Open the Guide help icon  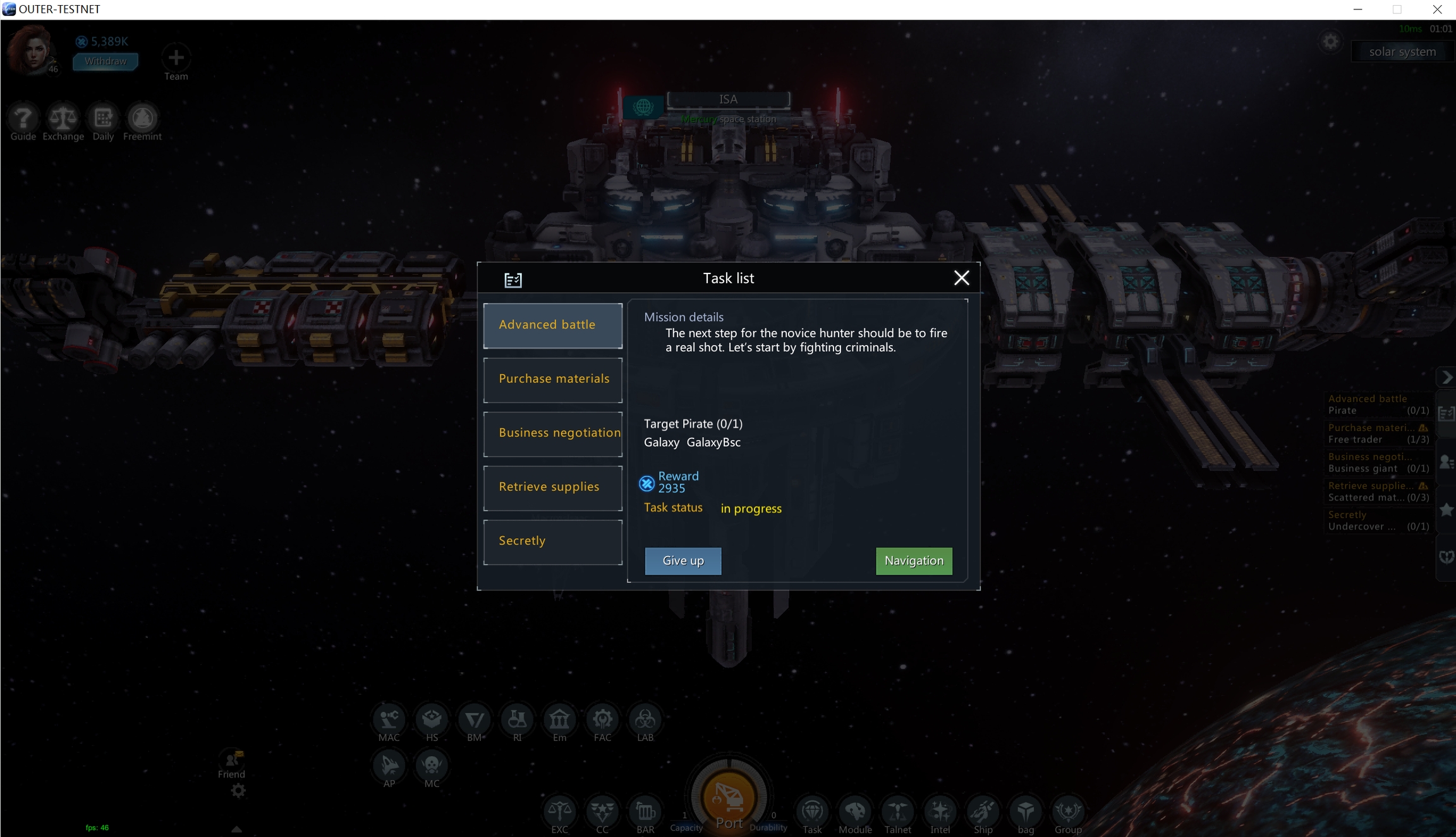click(x=23, y=118)
